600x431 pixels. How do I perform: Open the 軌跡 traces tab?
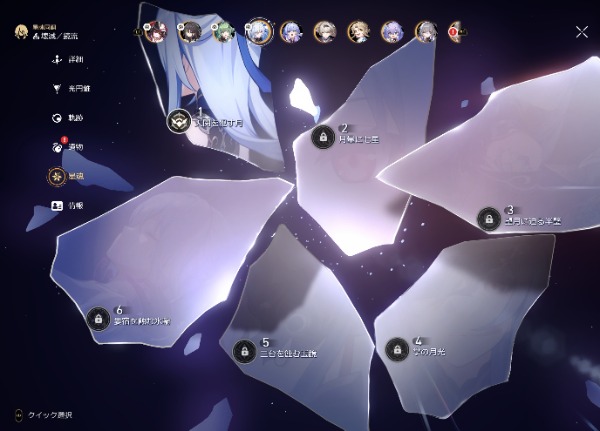(58, 118)
